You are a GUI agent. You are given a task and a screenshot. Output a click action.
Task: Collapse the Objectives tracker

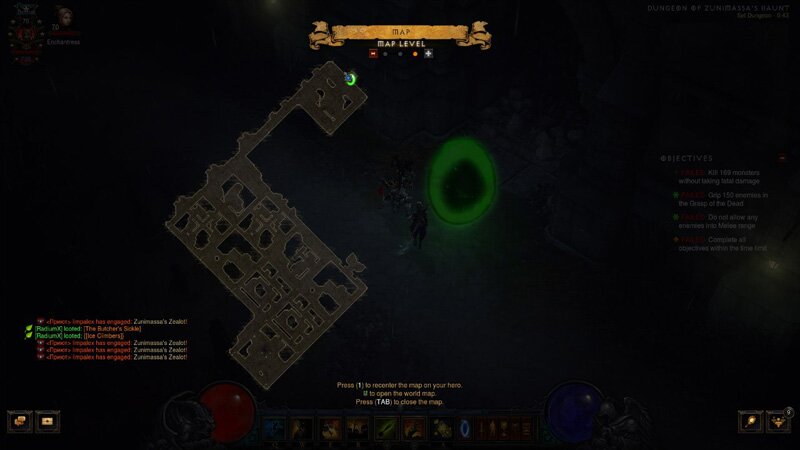point(782,158)
